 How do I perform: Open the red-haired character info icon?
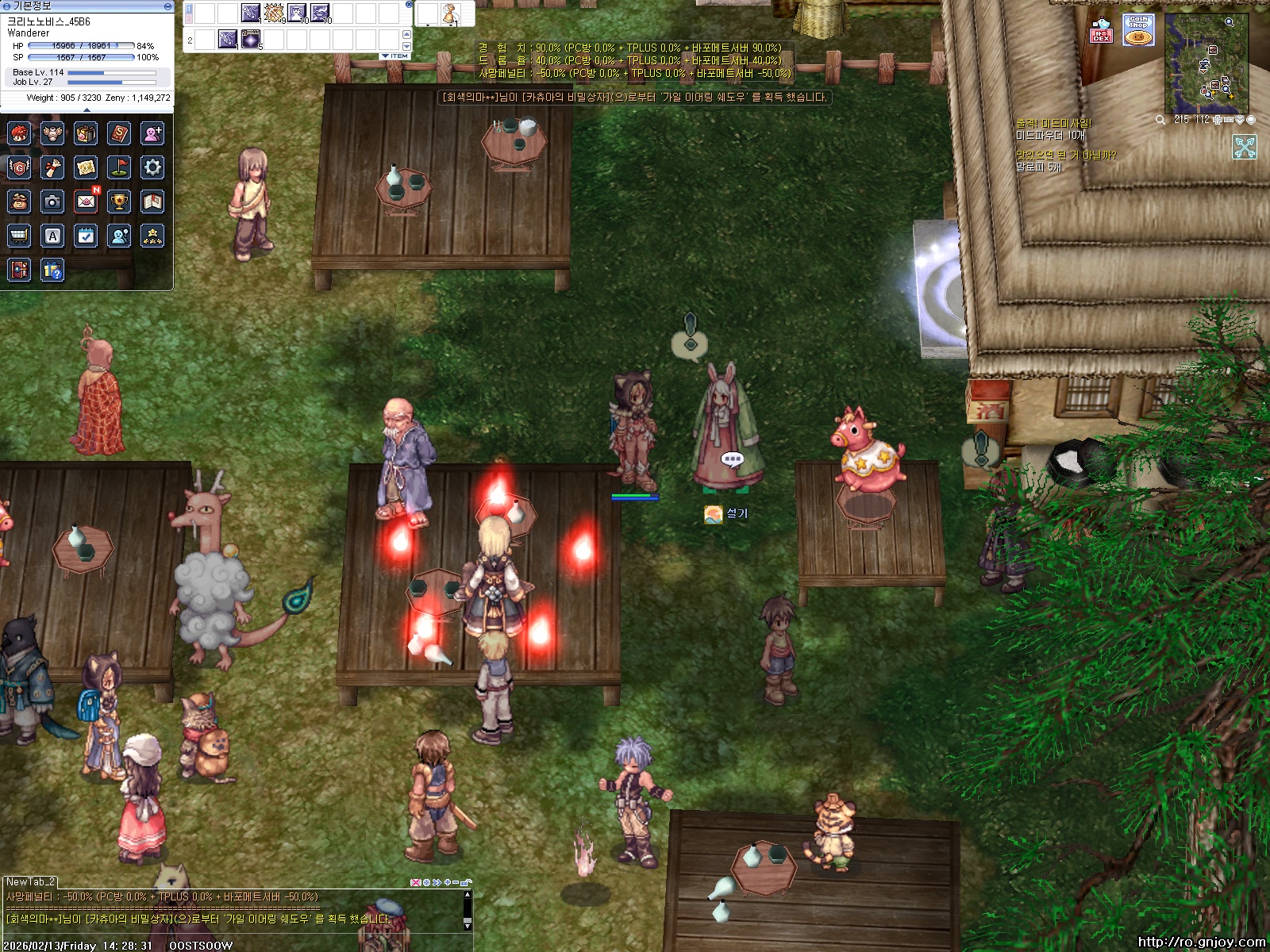click(x=19, y=133)
